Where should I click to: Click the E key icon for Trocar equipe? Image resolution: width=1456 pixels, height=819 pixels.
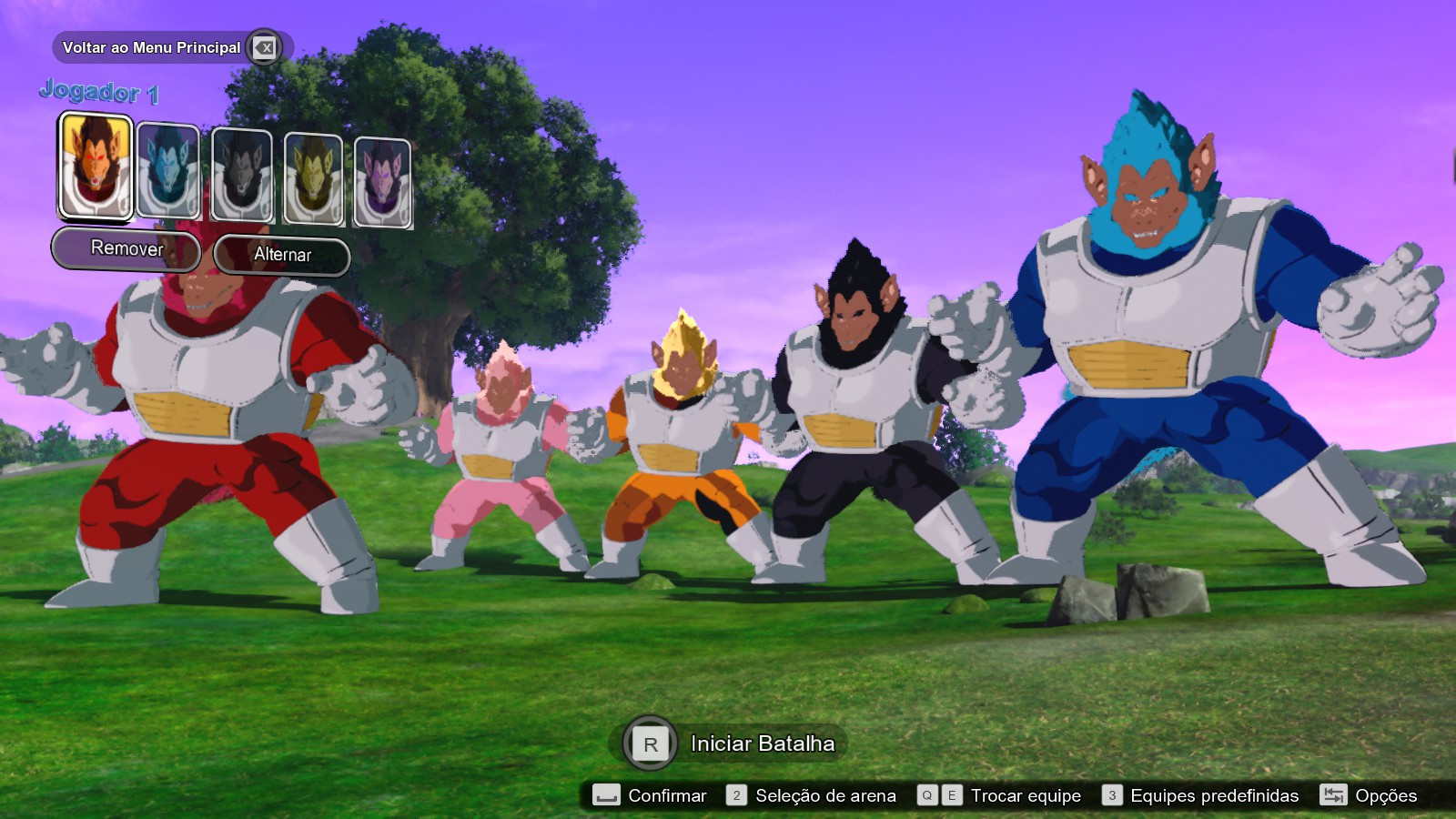951,795
